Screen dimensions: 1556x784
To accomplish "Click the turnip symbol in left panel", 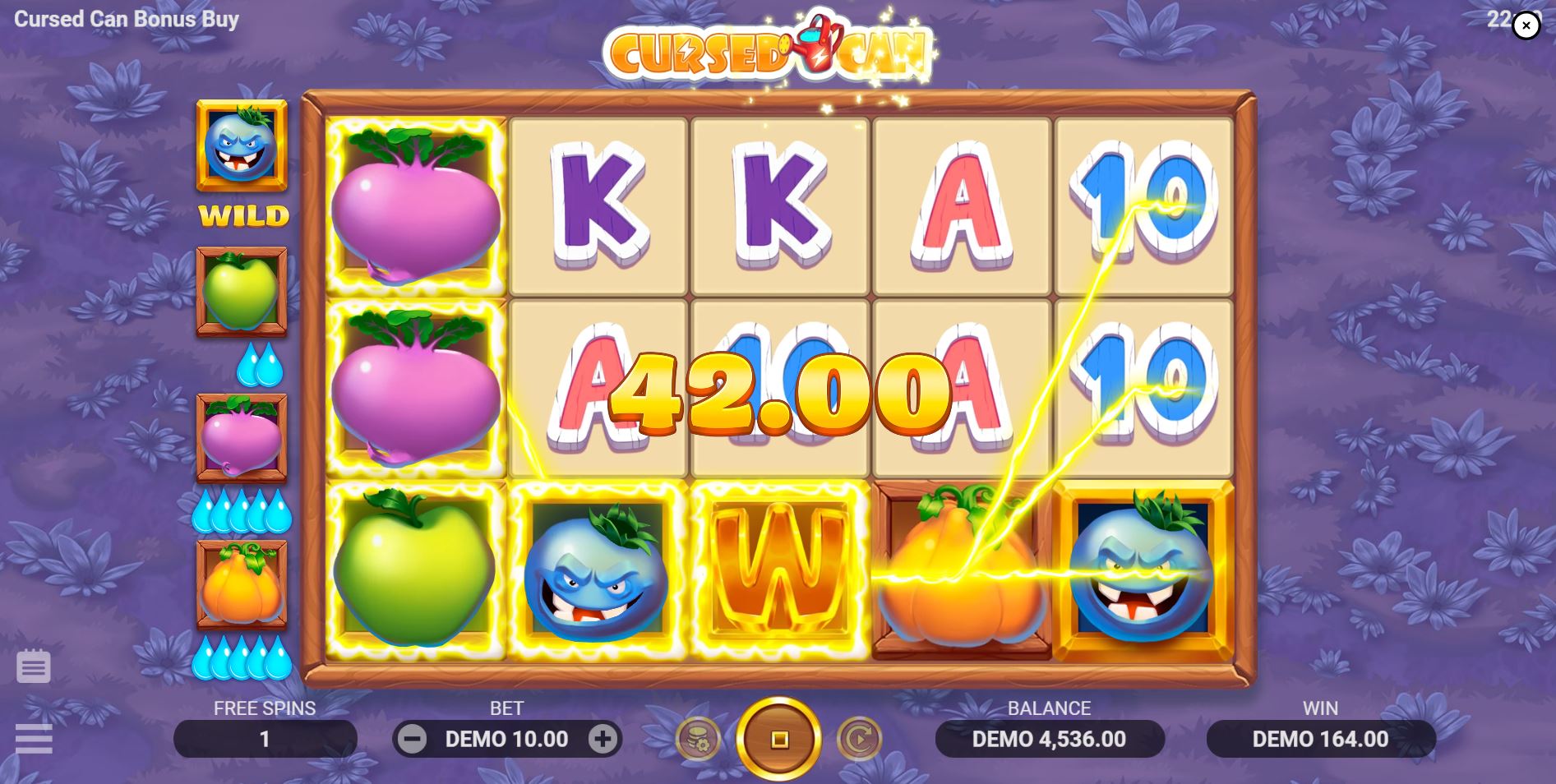I will [x=242, y=436].
